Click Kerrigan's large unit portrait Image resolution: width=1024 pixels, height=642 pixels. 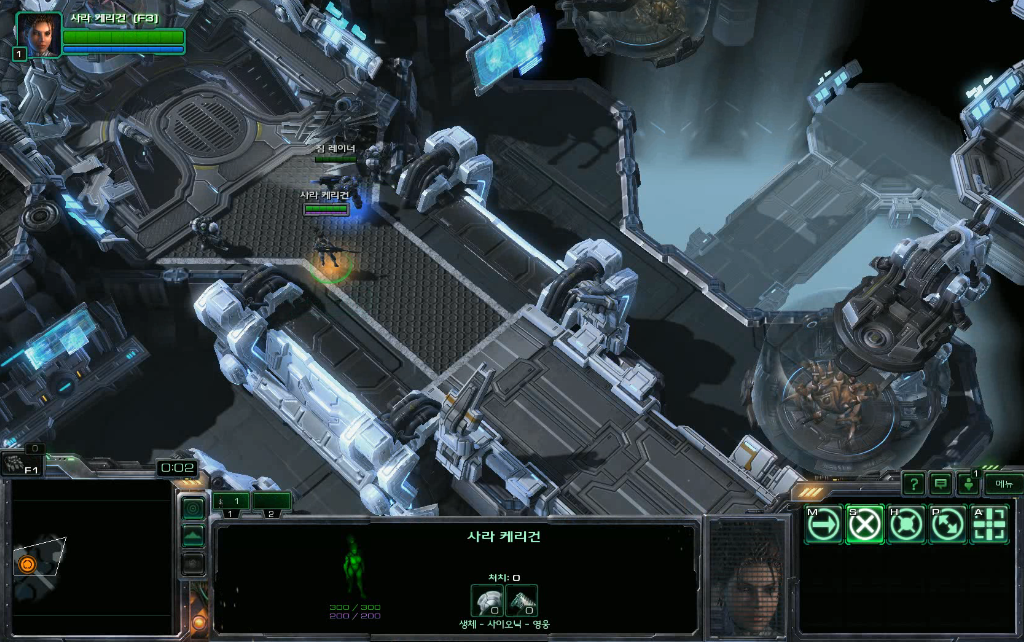[x=750, y=575]
